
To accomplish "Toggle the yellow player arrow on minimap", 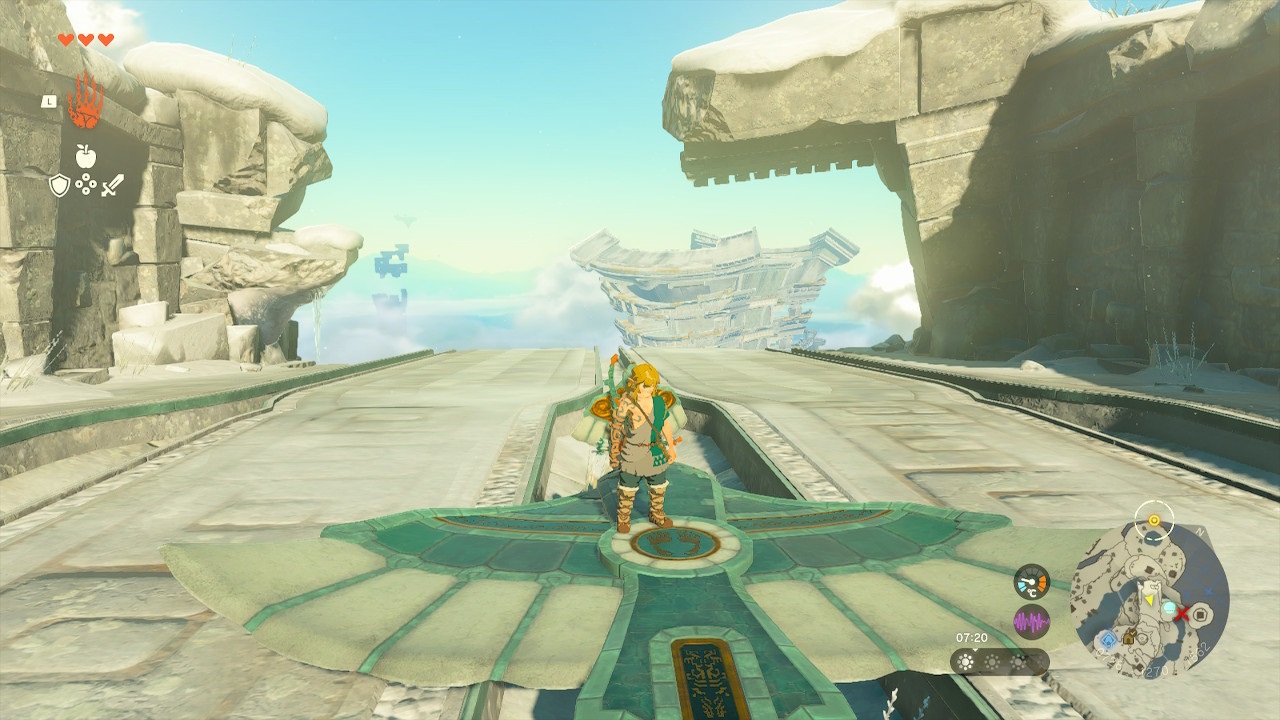I will pos(1150,599).
